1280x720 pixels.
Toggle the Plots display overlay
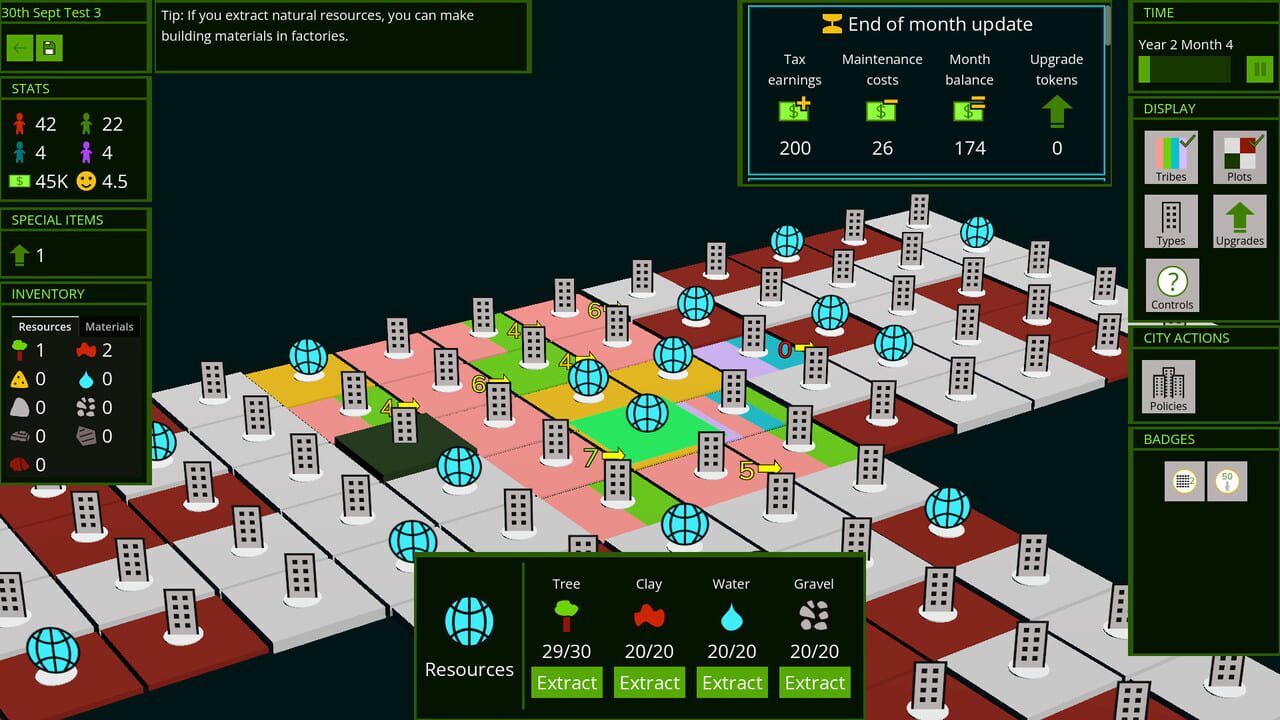tap(1239, 157)
